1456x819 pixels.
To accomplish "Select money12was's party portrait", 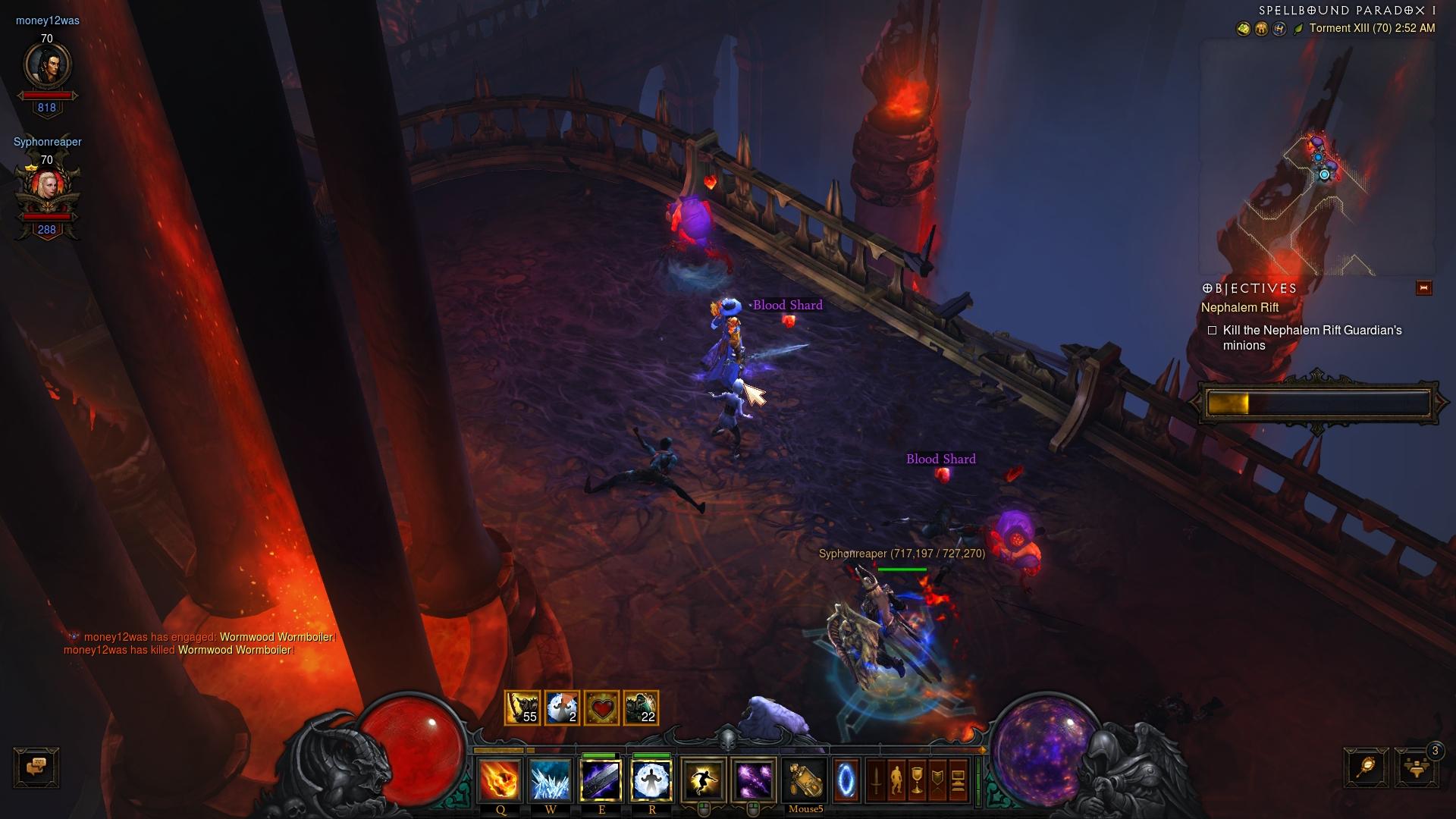I will 48,66.
